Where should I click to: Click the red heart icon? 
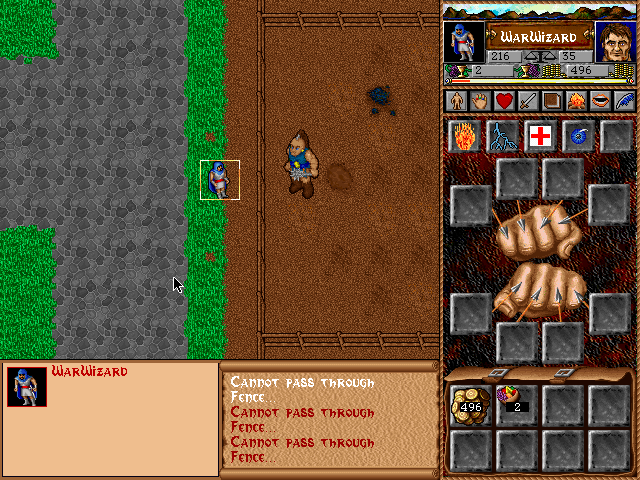(x=503, y=101)
